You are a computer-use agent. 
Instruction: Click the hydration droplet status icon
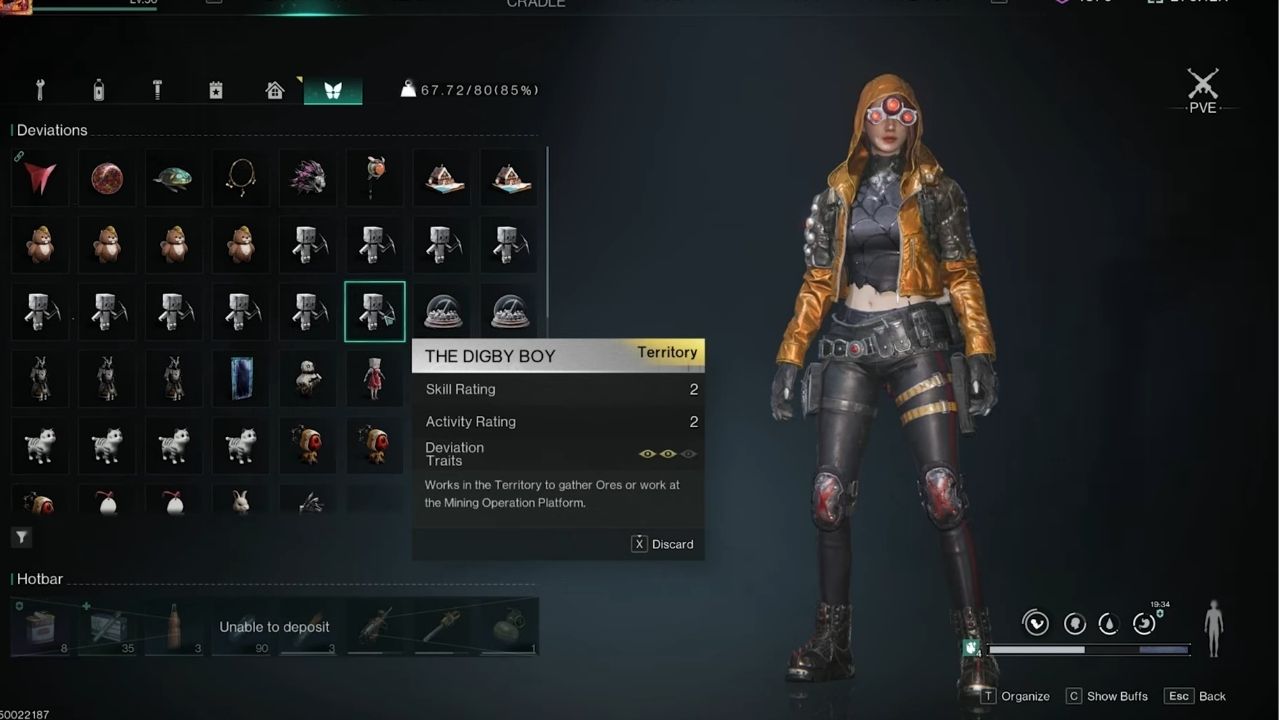point(1110,623)
